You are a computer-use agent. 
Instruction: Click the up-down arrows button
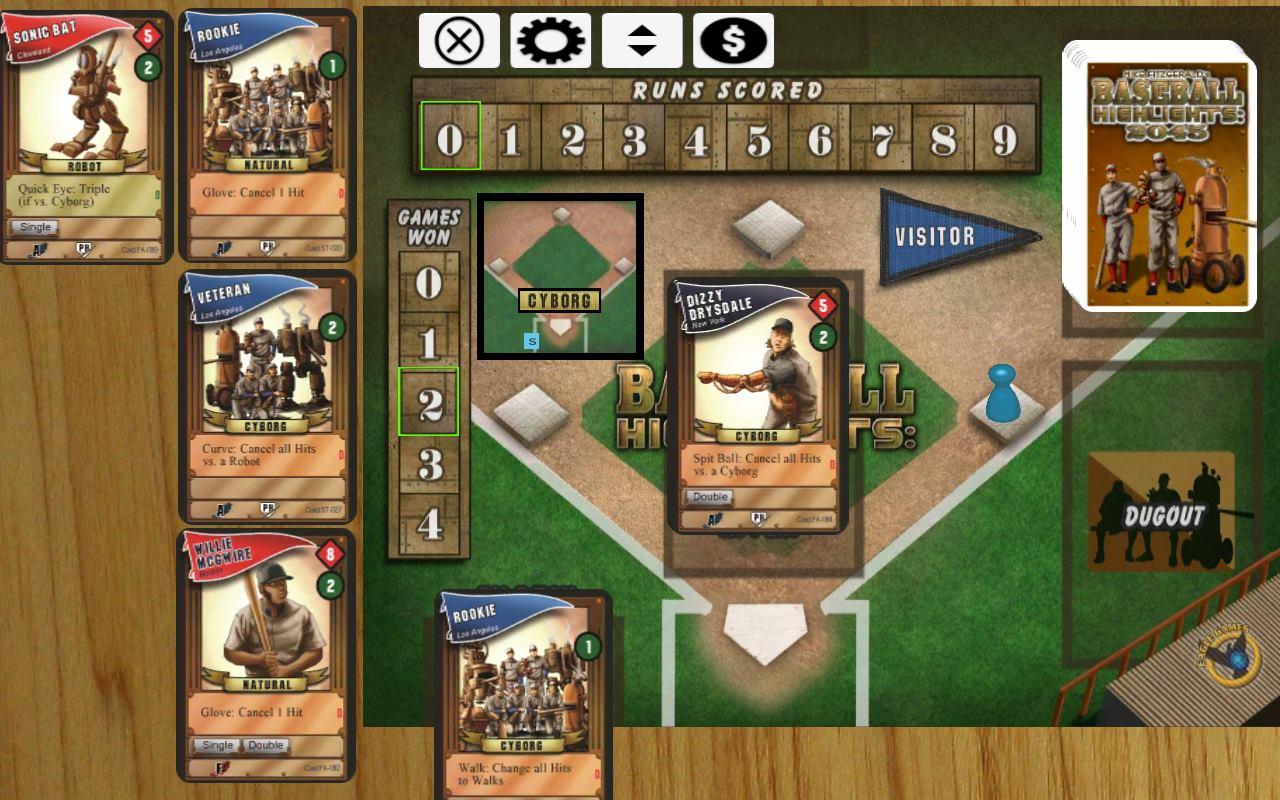pos(642,41)
